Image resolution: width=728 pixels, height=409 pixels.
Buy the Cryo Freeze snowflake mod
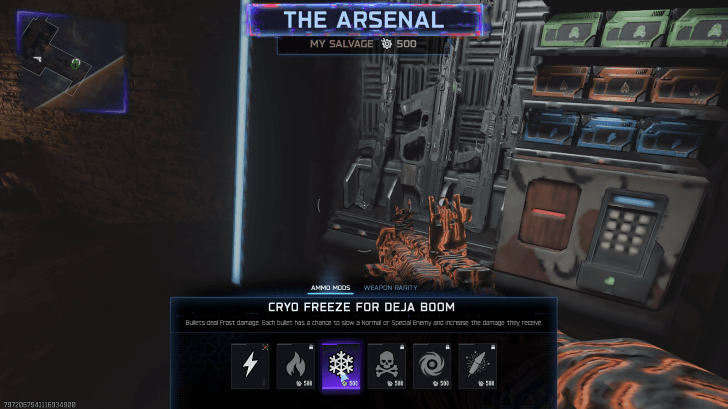coord(341,366)
